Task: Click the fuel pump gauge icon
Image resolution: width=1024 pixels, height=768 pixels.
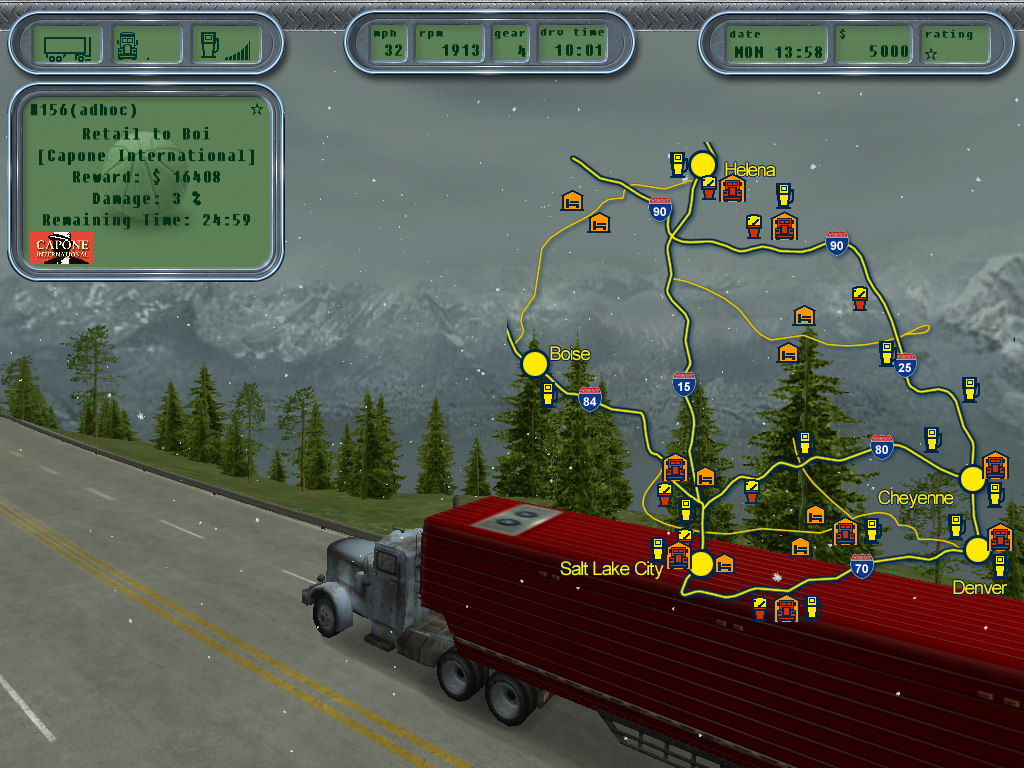Action: [210, 45]
